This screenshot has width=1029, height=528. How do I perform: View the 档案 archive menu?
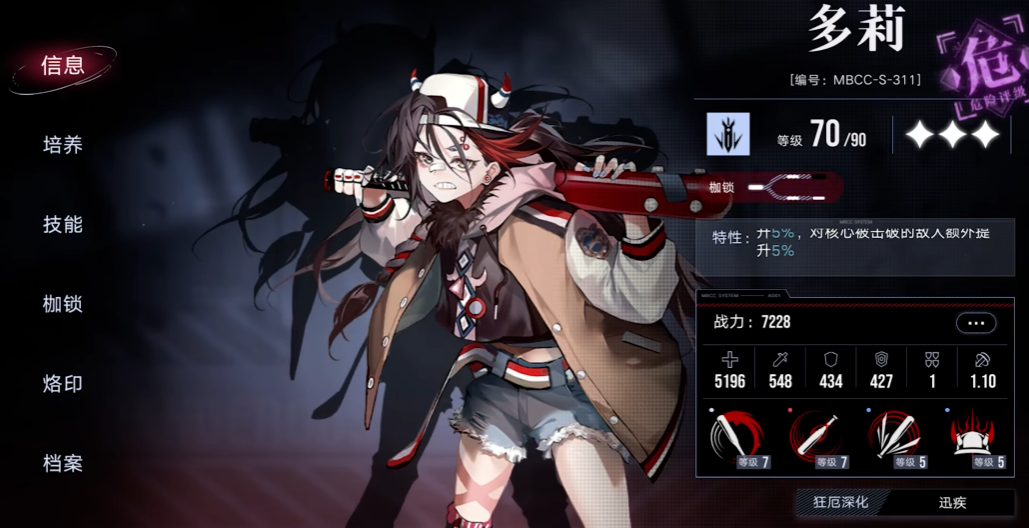coord(62,464)
